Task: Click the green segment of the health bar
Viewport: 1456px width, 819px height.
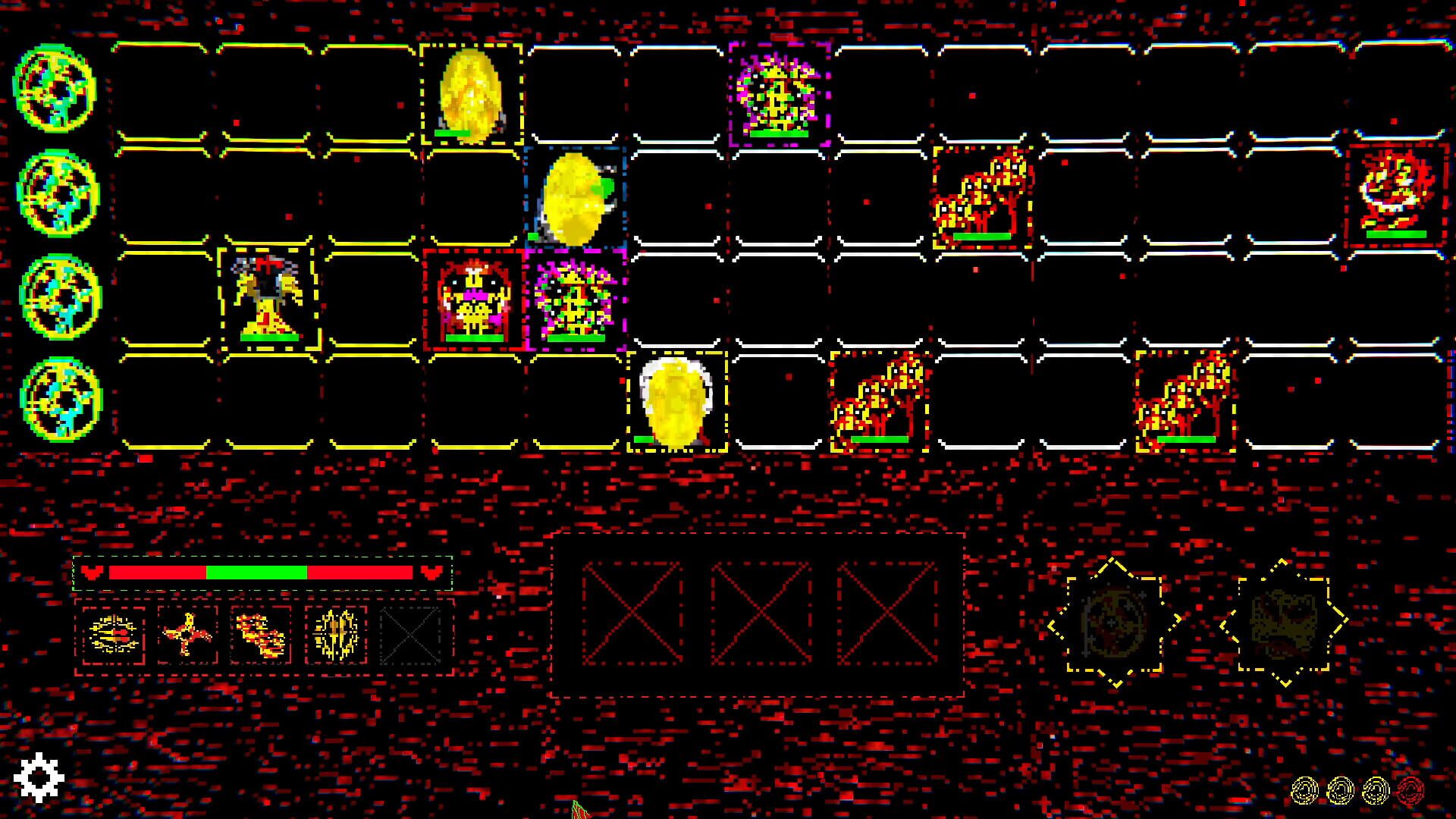Action: [258, 570]
